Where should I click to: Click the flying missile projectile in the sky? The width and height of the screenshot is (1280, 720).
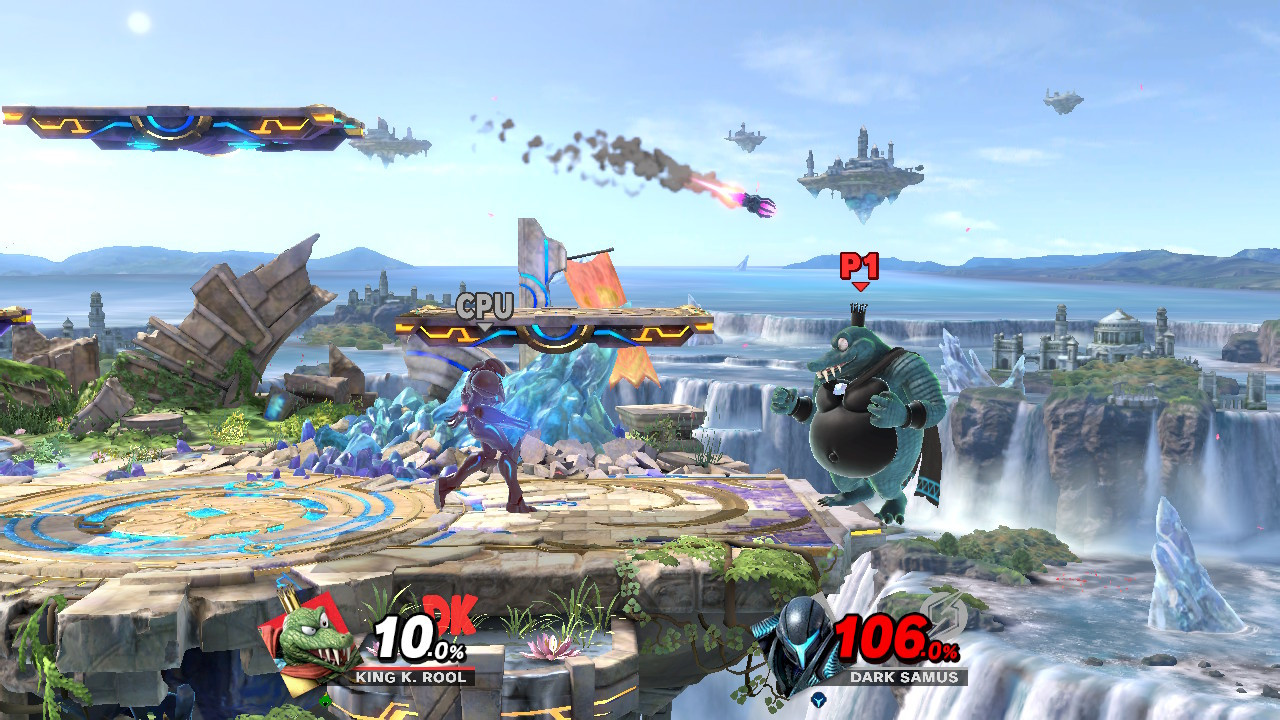tap(757, 203)
